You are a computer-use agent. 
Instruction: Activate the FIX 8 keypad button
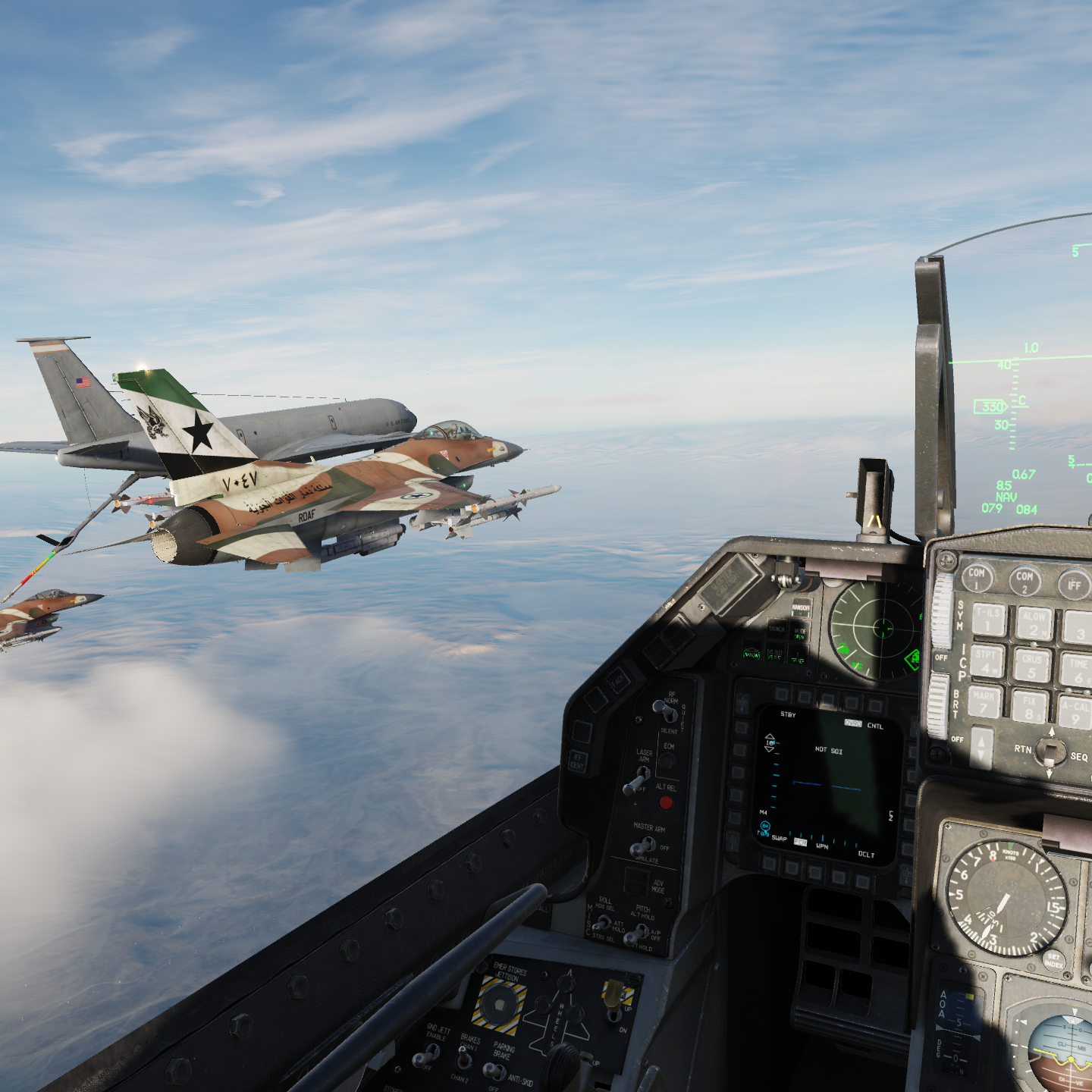[x=1030, y=707]
